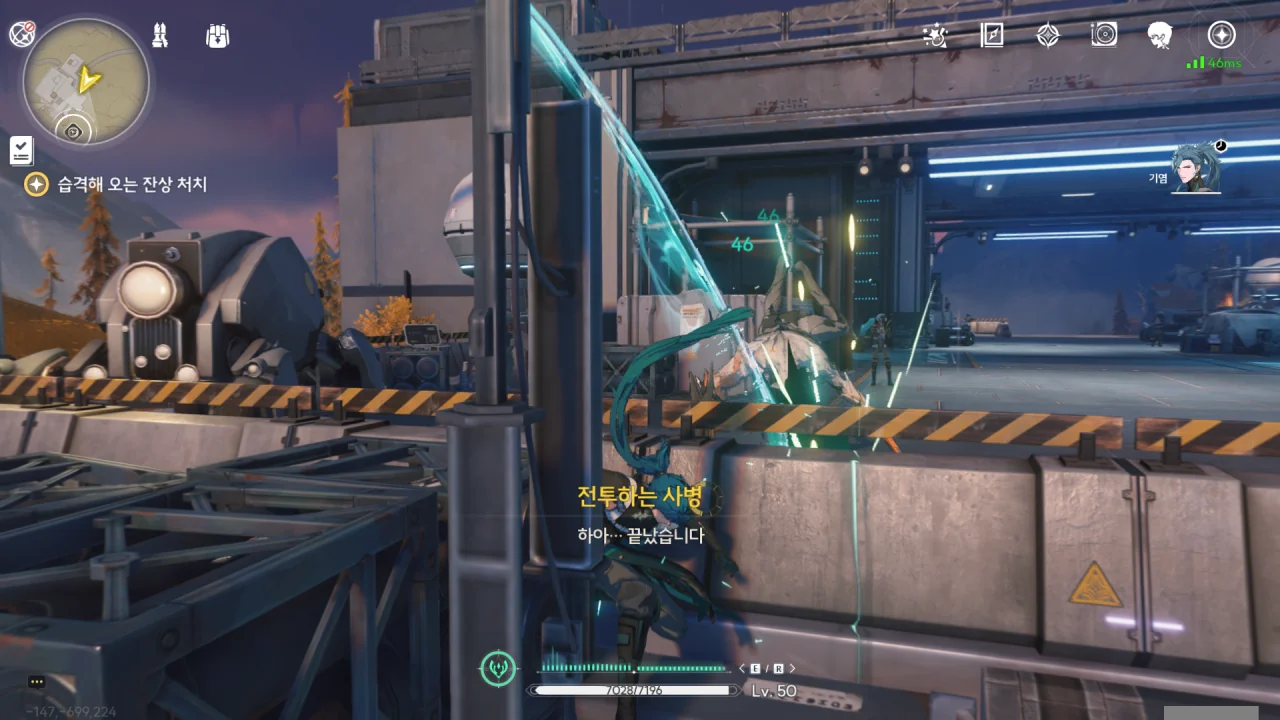This screenshot has width=1280, height=720.
Task: Open the circular minimap
Action: tap(86, 82)
